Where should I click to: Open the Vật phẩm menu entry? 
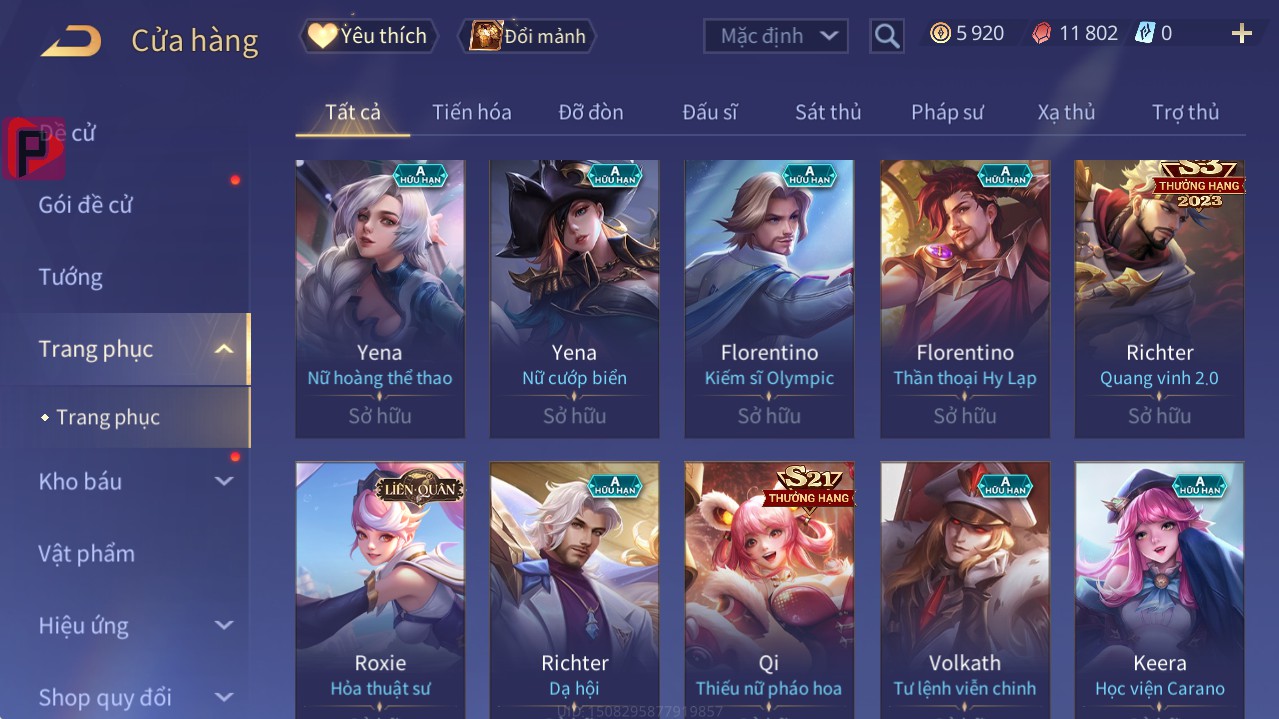(86, 553)
